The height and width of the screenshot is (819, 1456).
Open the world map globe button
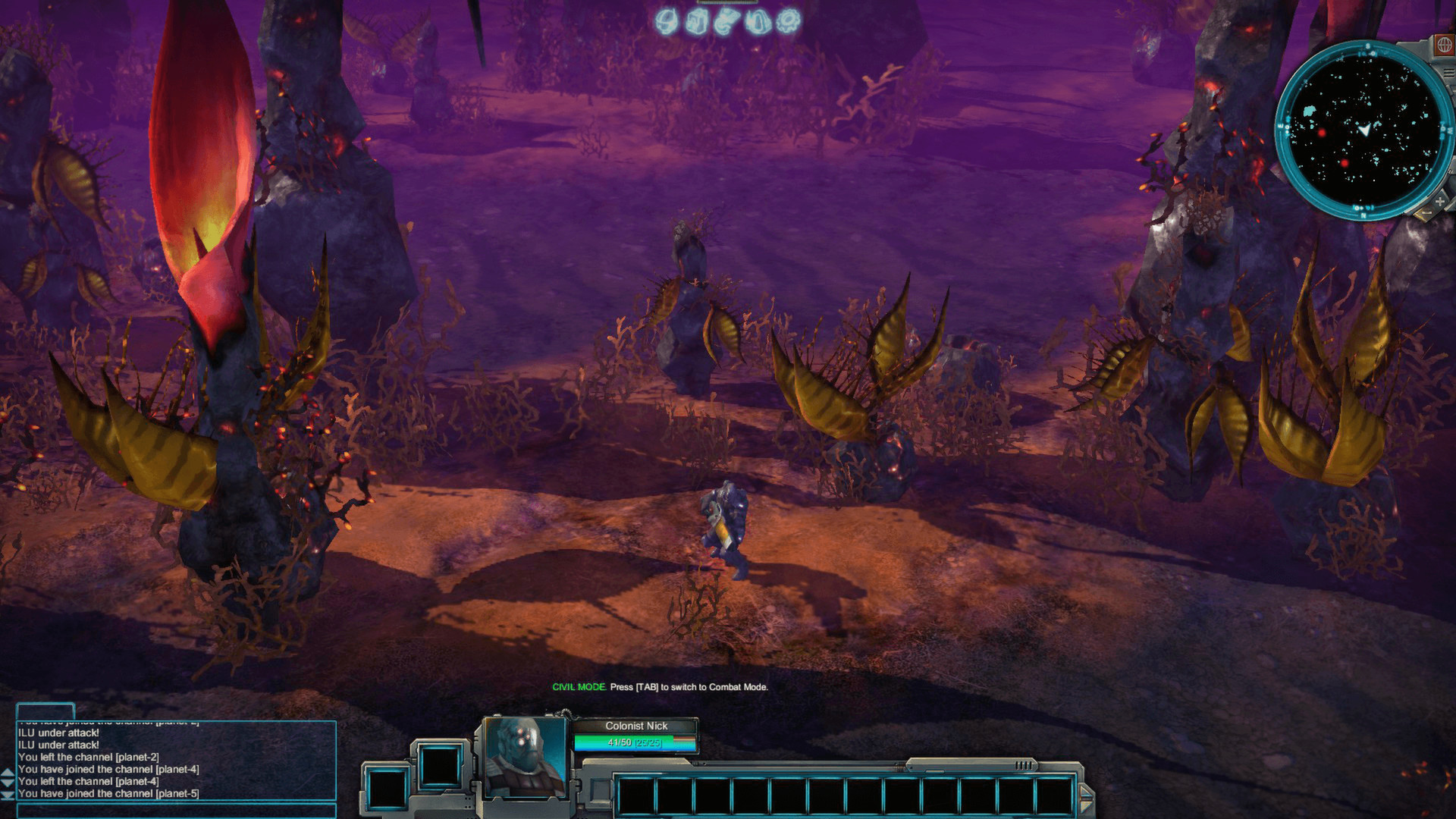pos(1445,45)
